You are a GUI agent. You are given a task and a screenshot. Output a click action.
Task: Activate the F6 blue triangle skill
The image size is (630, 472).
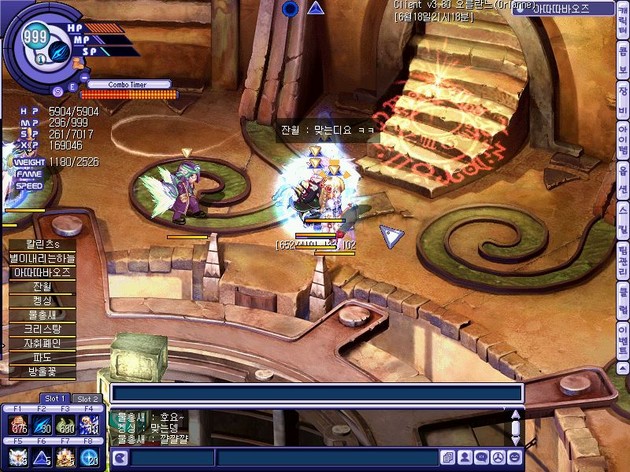coord(42,458)
